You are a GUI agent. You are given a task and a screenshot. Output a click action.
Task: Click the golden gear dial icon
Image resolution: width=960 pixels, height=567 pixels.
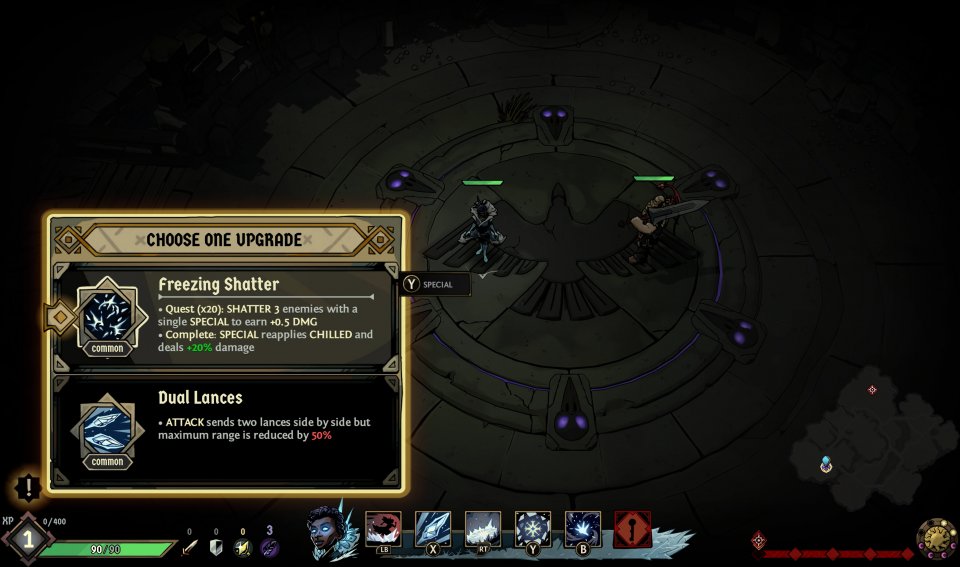(936, 539)
